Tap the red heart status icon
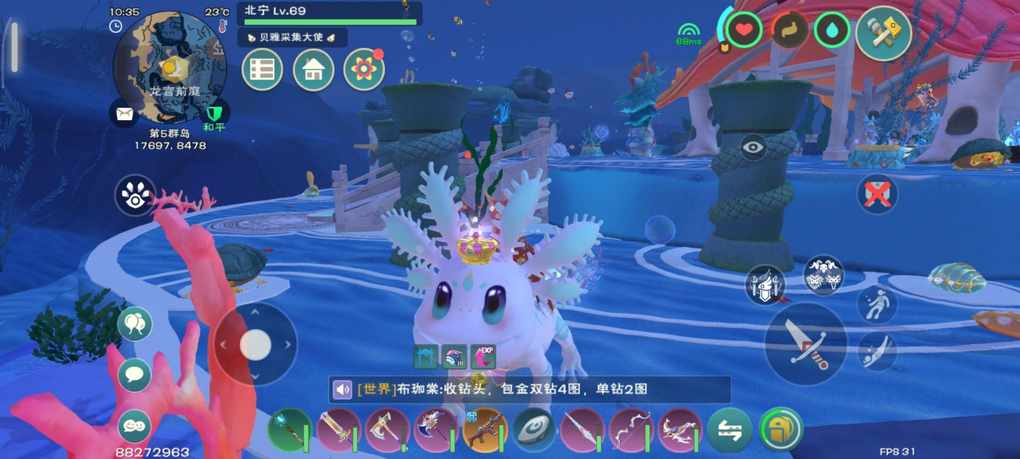1020x459 pixels. point(744,30)
